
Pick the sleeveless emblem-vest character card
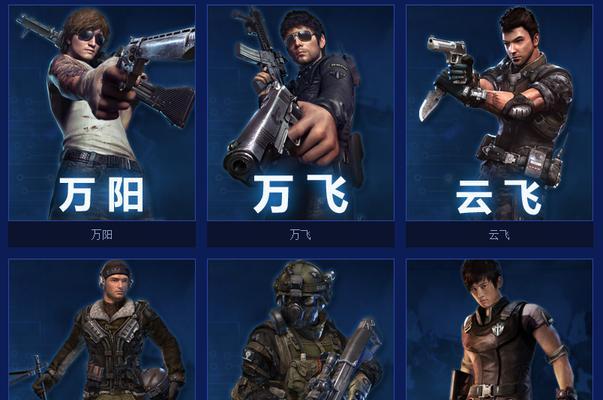498,332
